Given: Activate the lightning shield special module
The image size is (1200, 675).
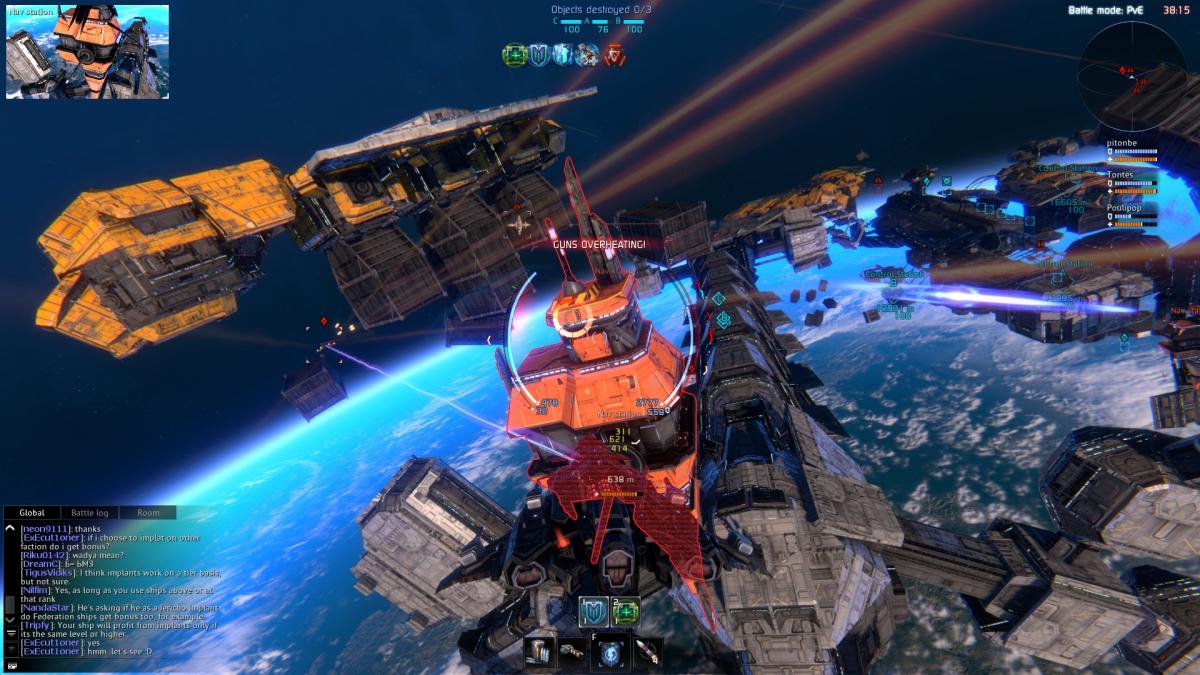Looking at the screenshot, I should [x=611, y=652].
